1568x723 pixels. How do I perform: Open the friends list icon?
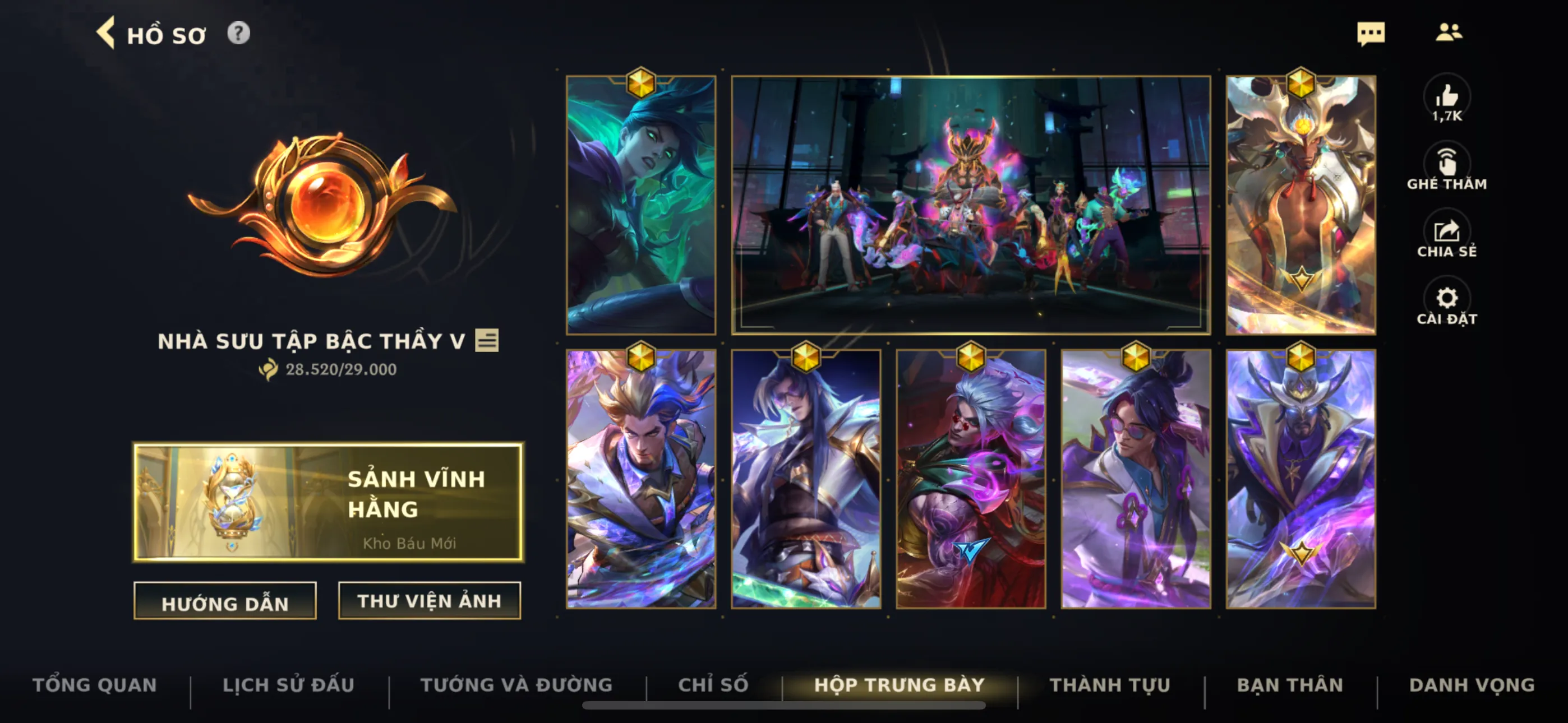click(1448, 33)
